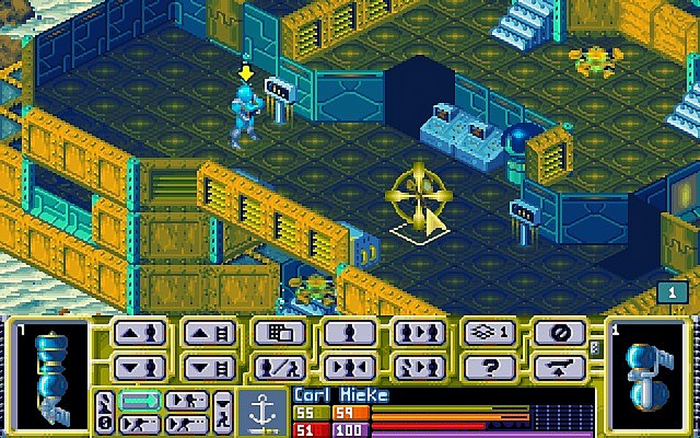
Task: Click the anchor rank icon
Action: tap(264, 411)
